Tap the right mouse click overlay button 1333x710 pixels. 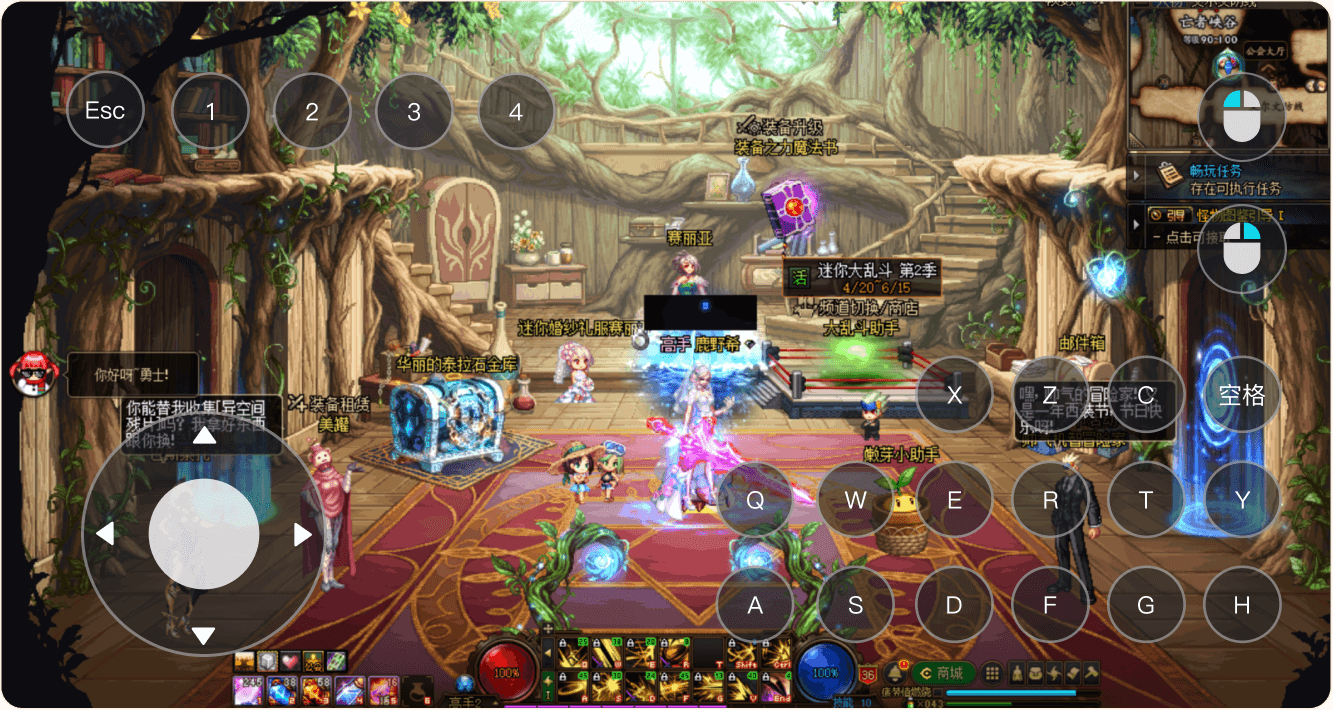1242,248
